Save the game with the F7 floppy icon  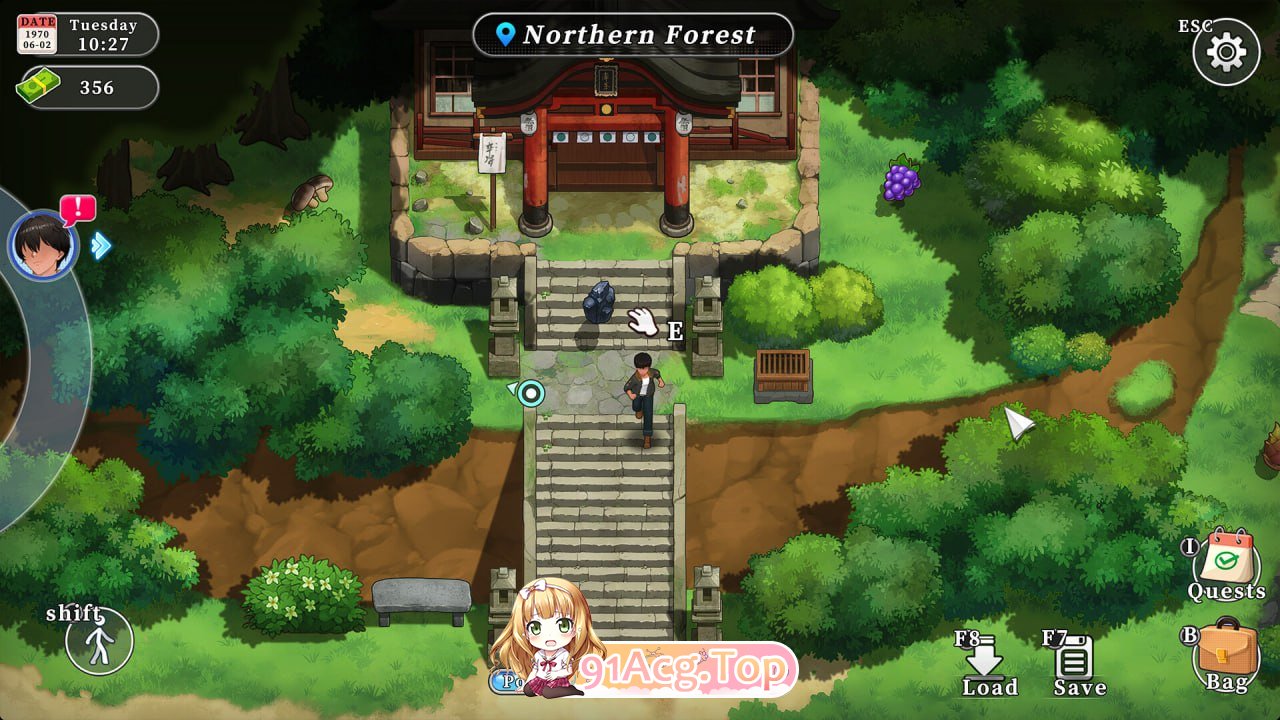click(1075, 660)
